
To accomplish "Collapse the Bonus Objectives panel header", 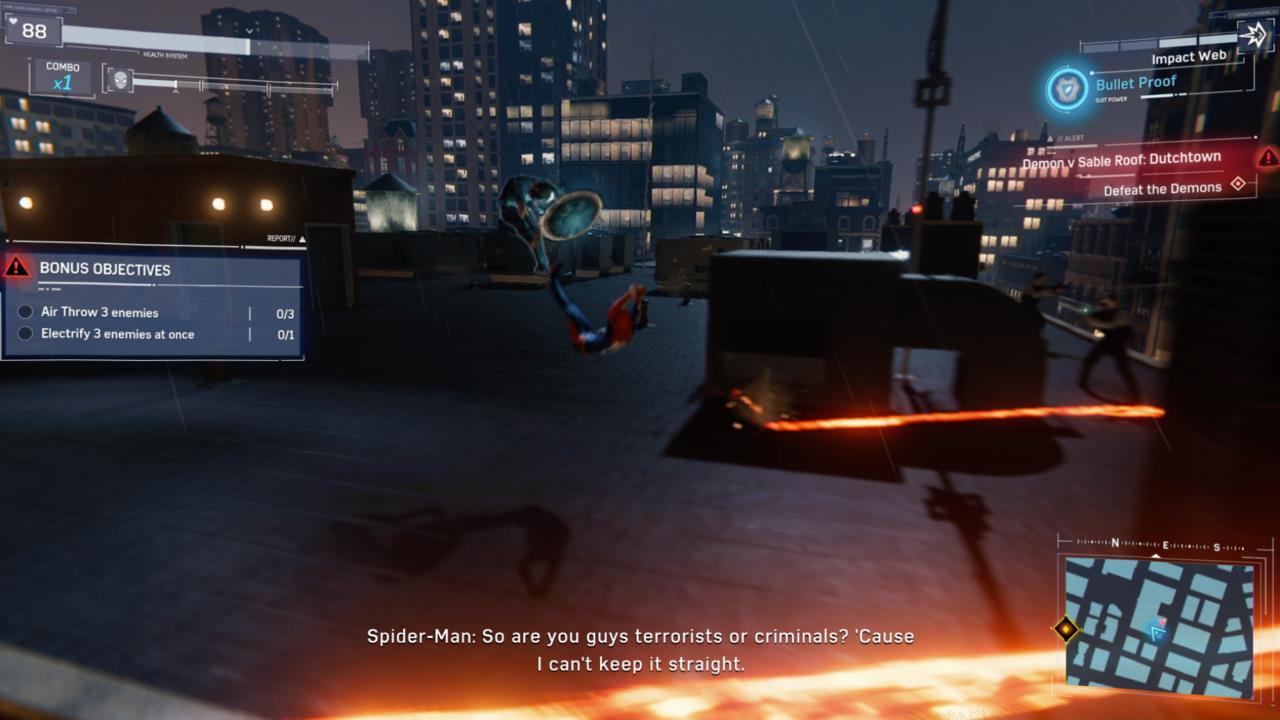I will (x=104, y=270).
